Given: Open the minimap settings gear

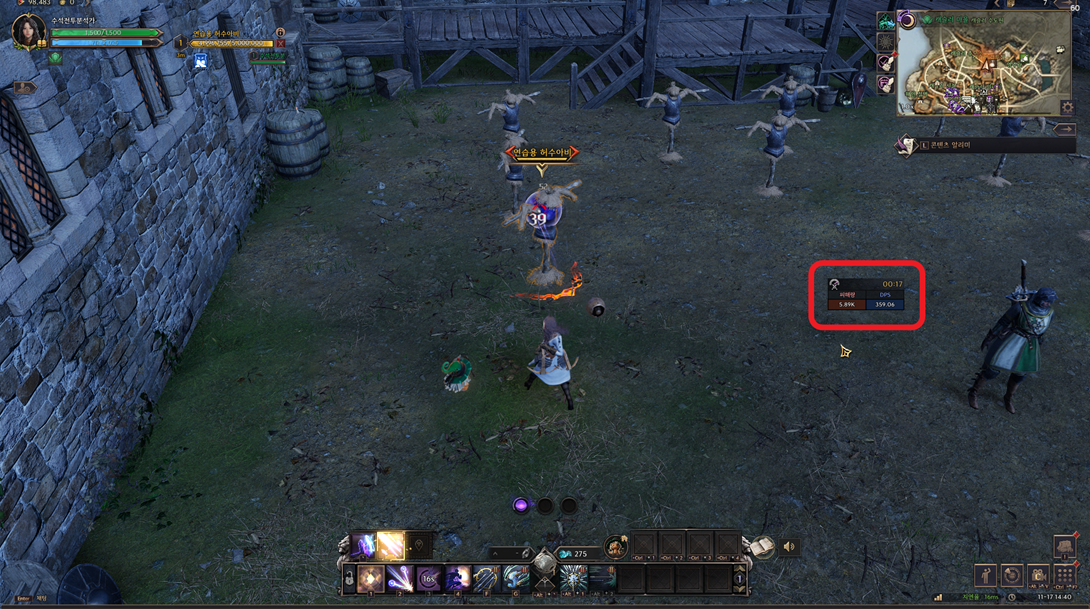Looking at the screenshot, I should (1066, 108).
